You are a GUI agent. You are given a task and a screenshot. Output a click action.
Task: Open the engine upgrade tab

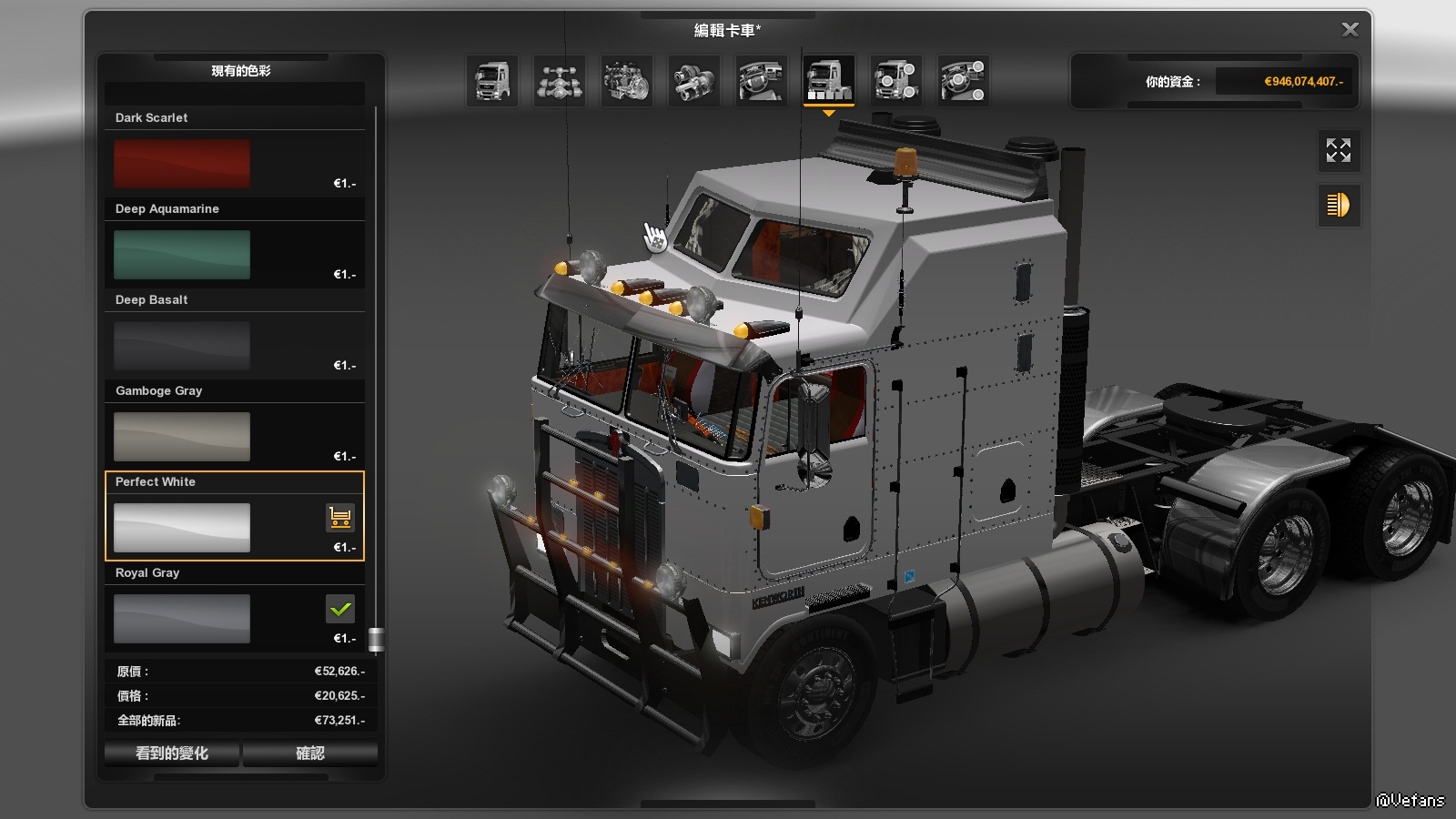[x=626, y=80]
